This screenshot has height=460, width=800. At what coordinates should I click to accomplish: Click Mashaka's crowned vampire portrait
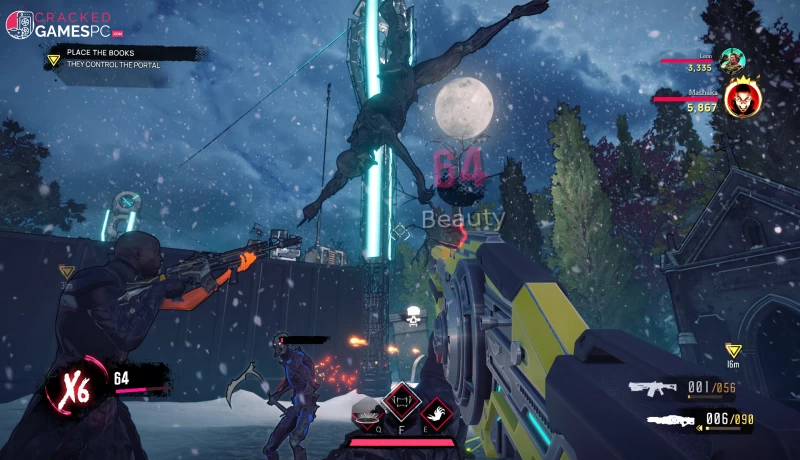pos(742,98)
